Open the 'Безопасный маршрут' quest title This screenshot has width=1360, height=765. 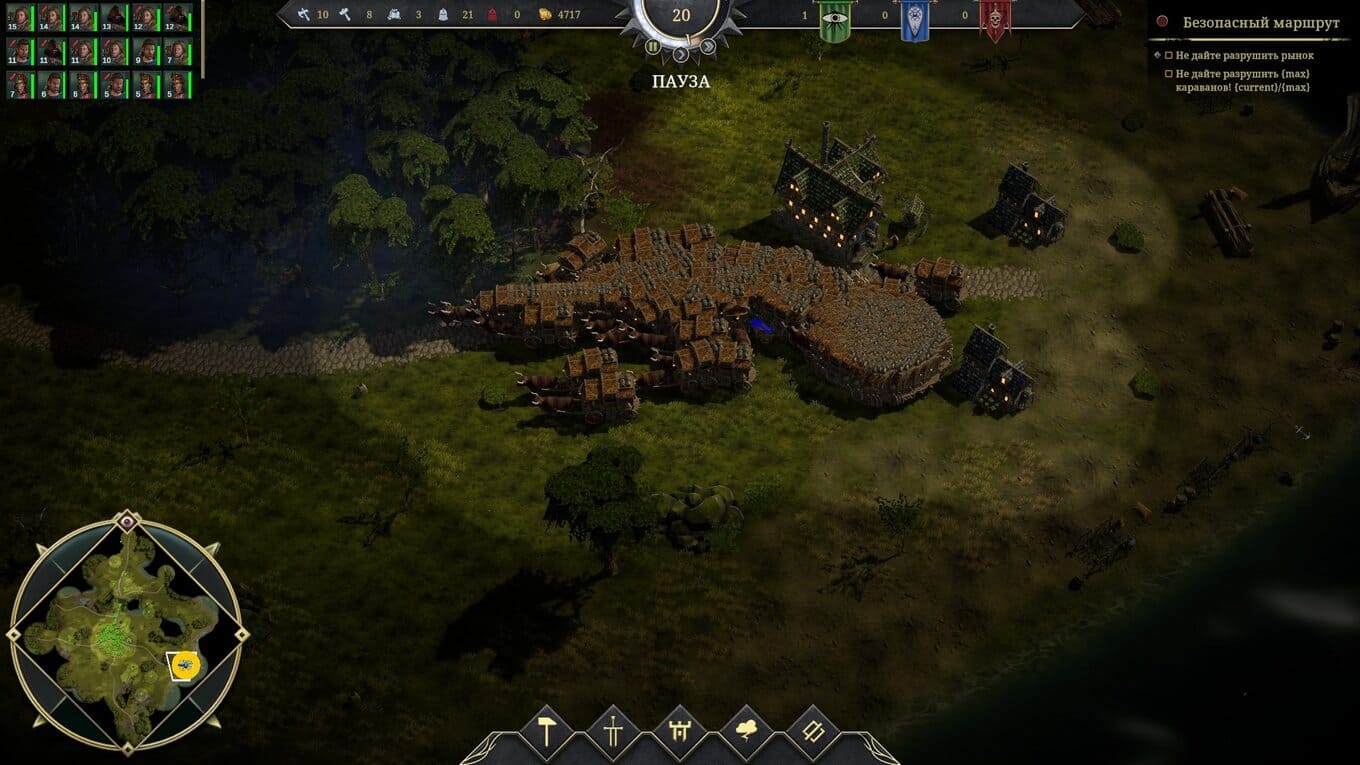1260,22
